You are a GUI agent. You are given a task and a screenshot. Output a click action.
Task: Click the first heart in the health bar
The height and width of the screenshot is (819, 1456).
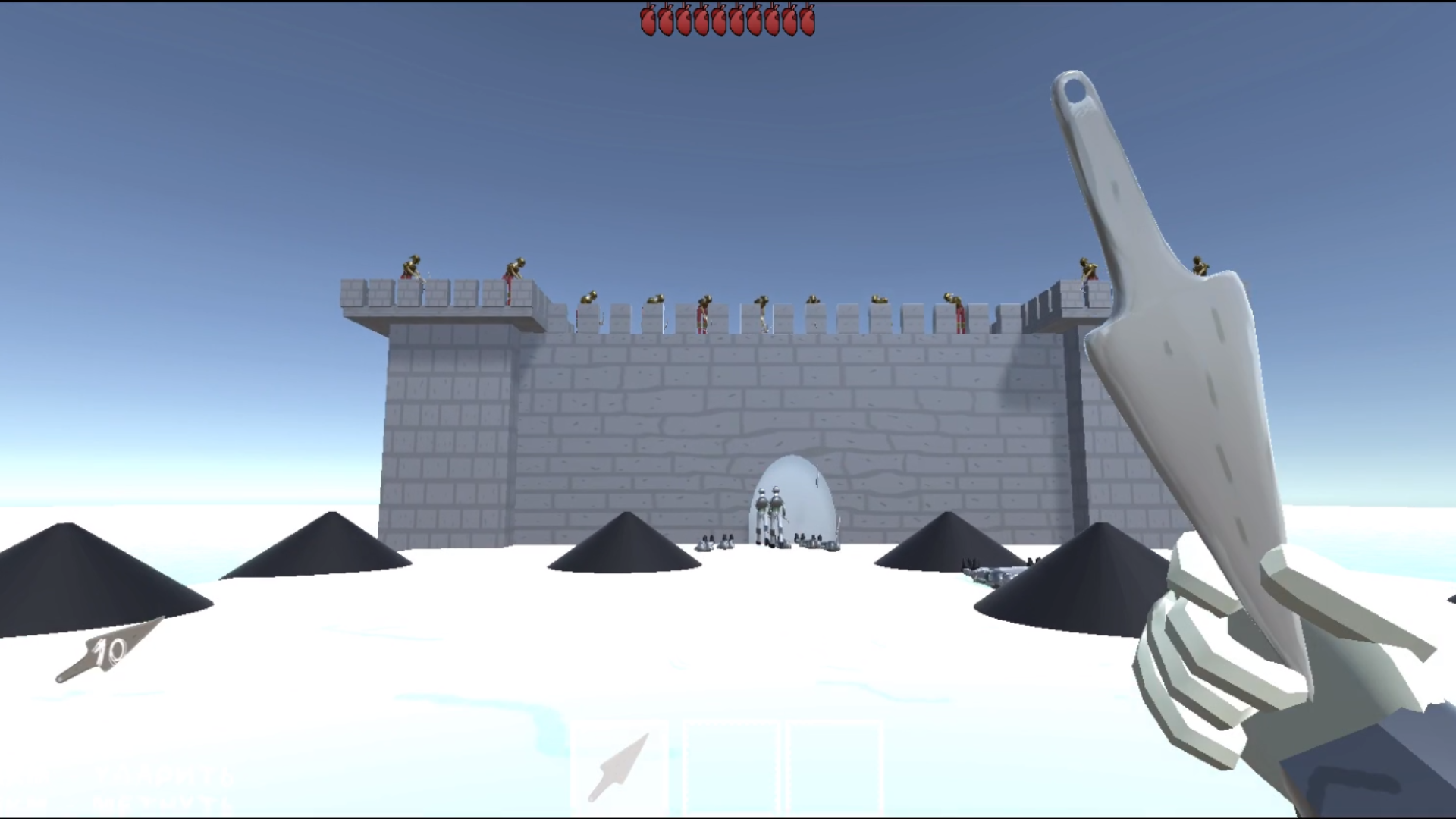tap(650, 20)
